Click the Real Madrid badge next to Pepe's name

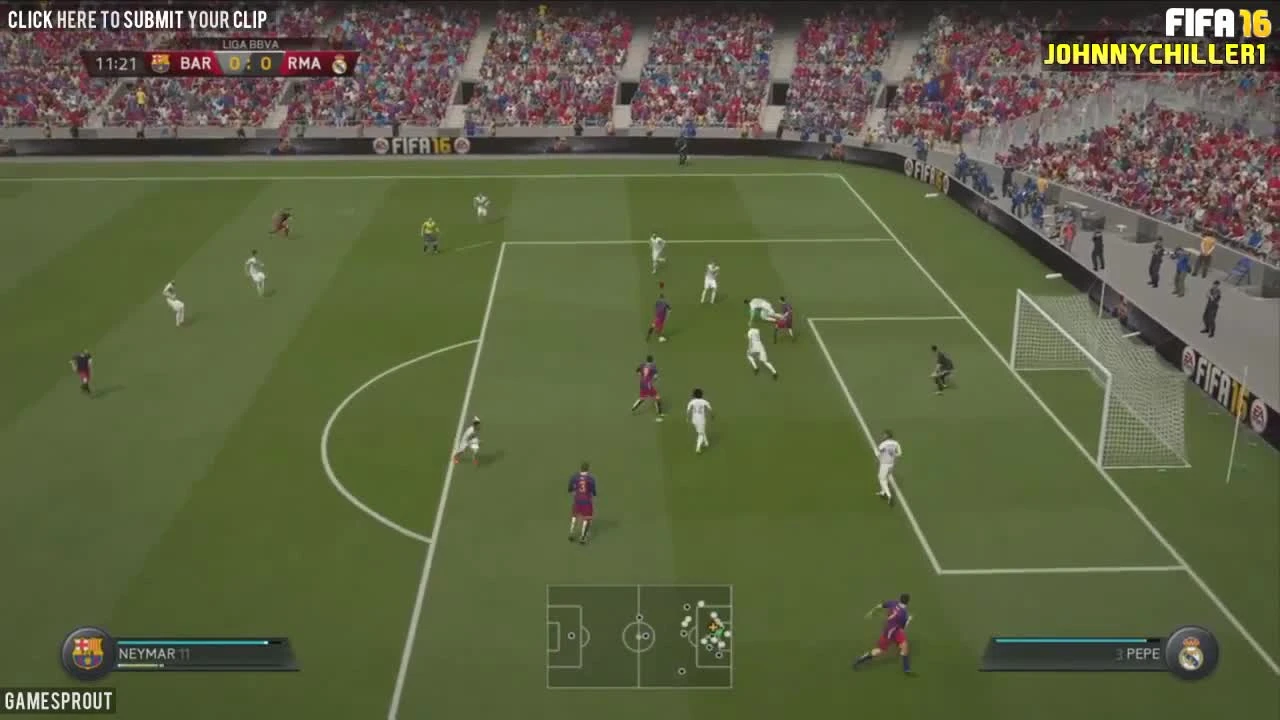(1191, 653)
